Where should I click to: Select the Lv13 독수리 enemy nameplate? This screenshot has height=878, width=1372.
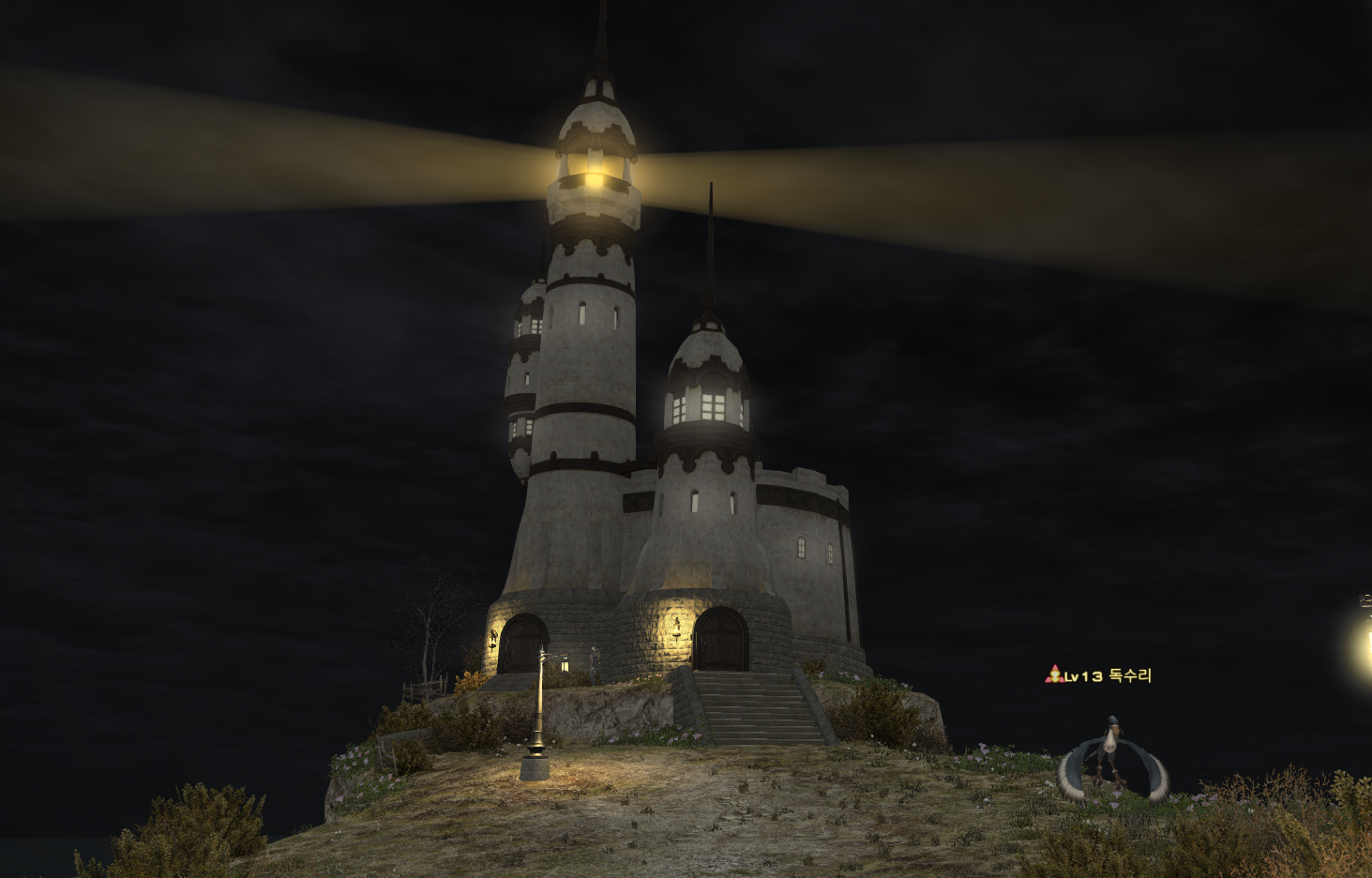tap(1098, 675)
